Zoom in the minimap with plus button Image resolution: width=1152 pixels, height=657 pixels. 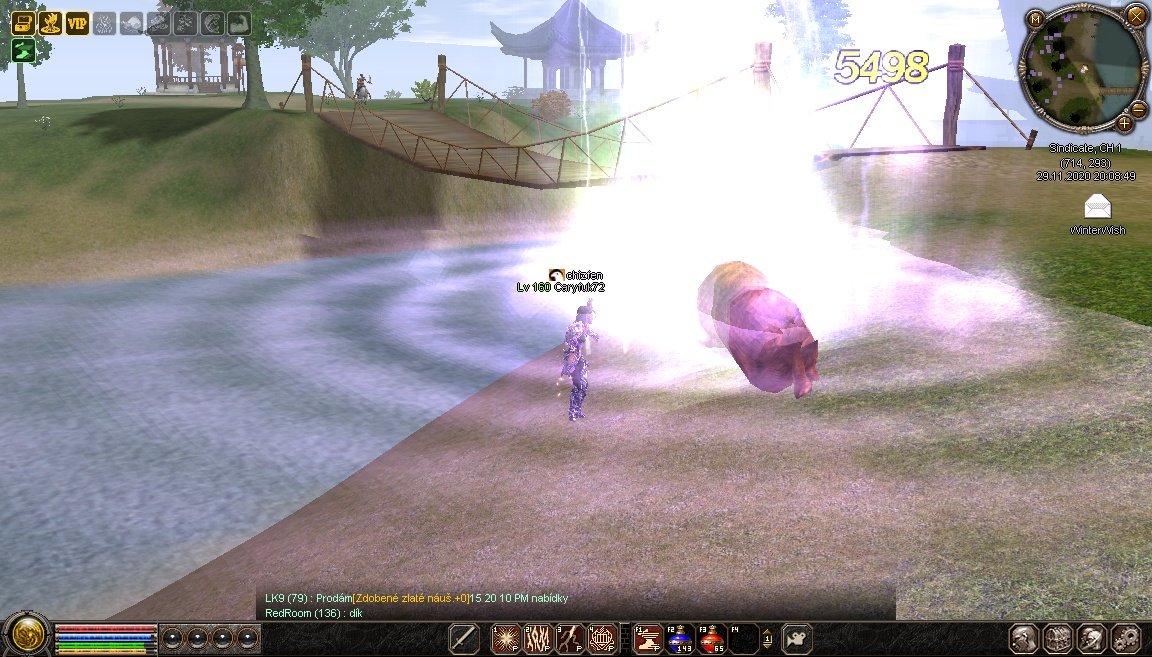[x=1125, y=124]
